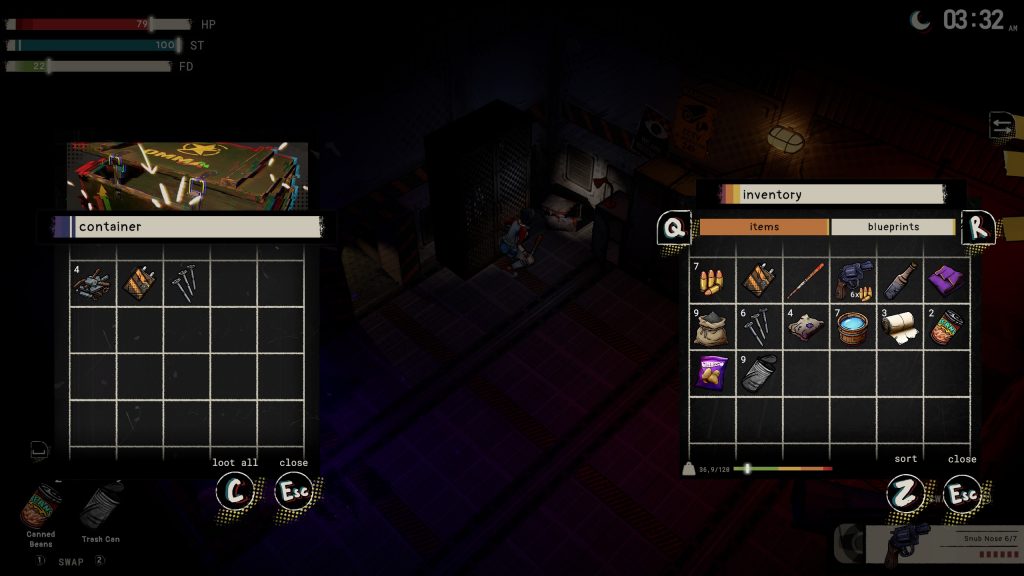The width and height of the screenshot is (1024, 576).
Task: Select the gunpowder sack in inventory
Action: point(712,327)
